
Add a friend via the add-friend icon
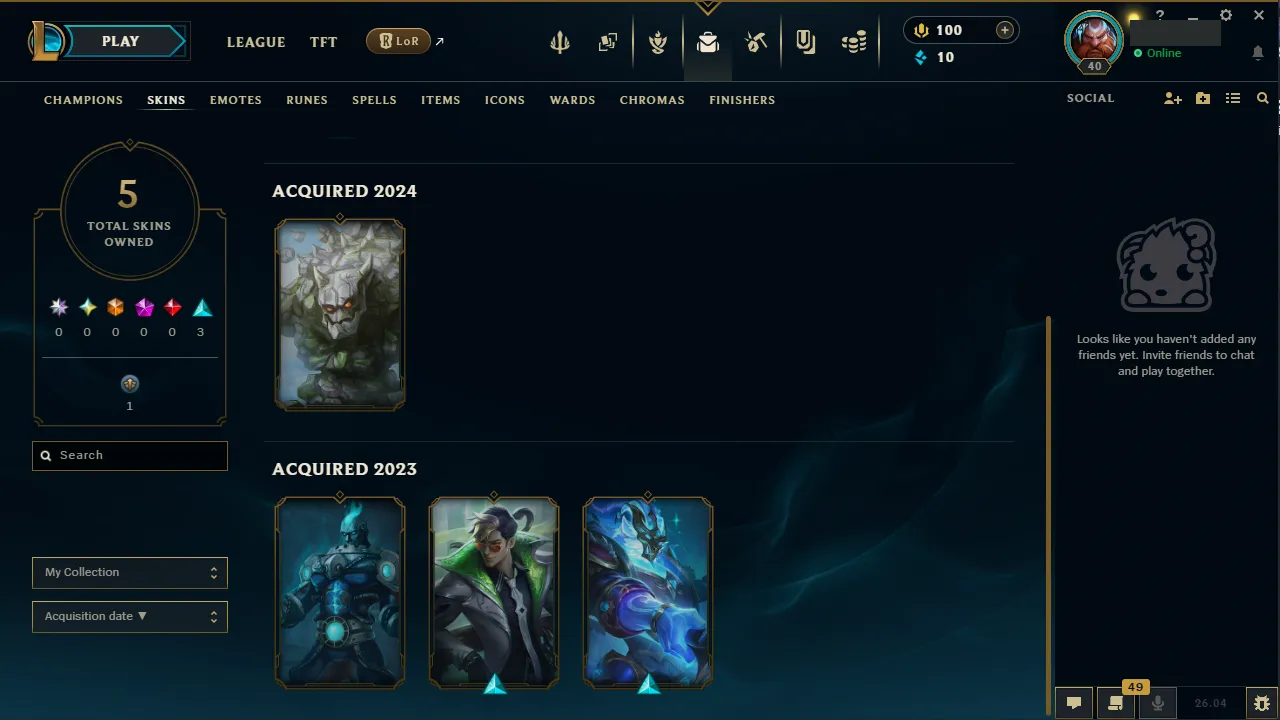pos(1172,98)
